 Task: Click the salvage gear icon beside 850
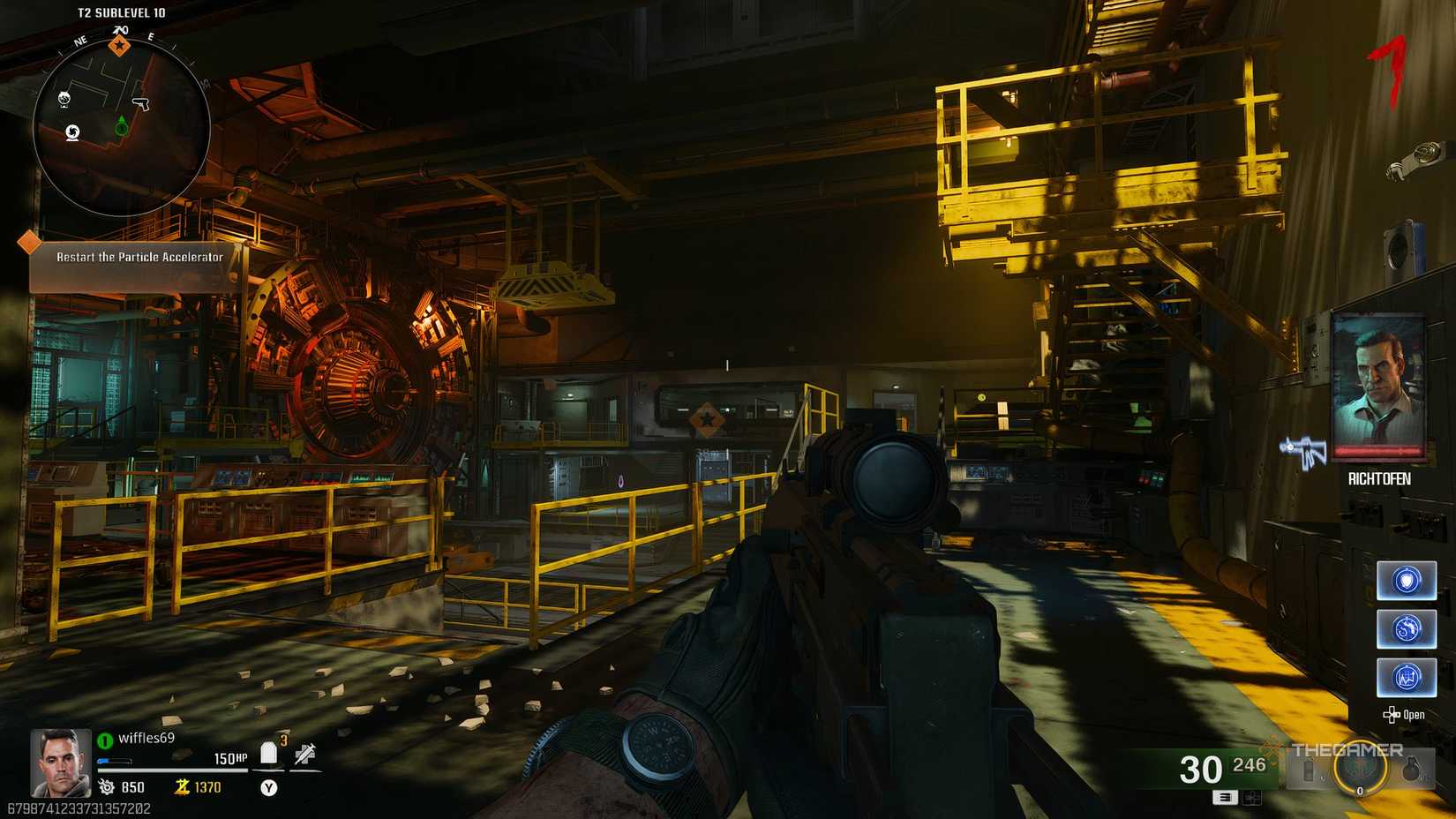tap(107, 787)
